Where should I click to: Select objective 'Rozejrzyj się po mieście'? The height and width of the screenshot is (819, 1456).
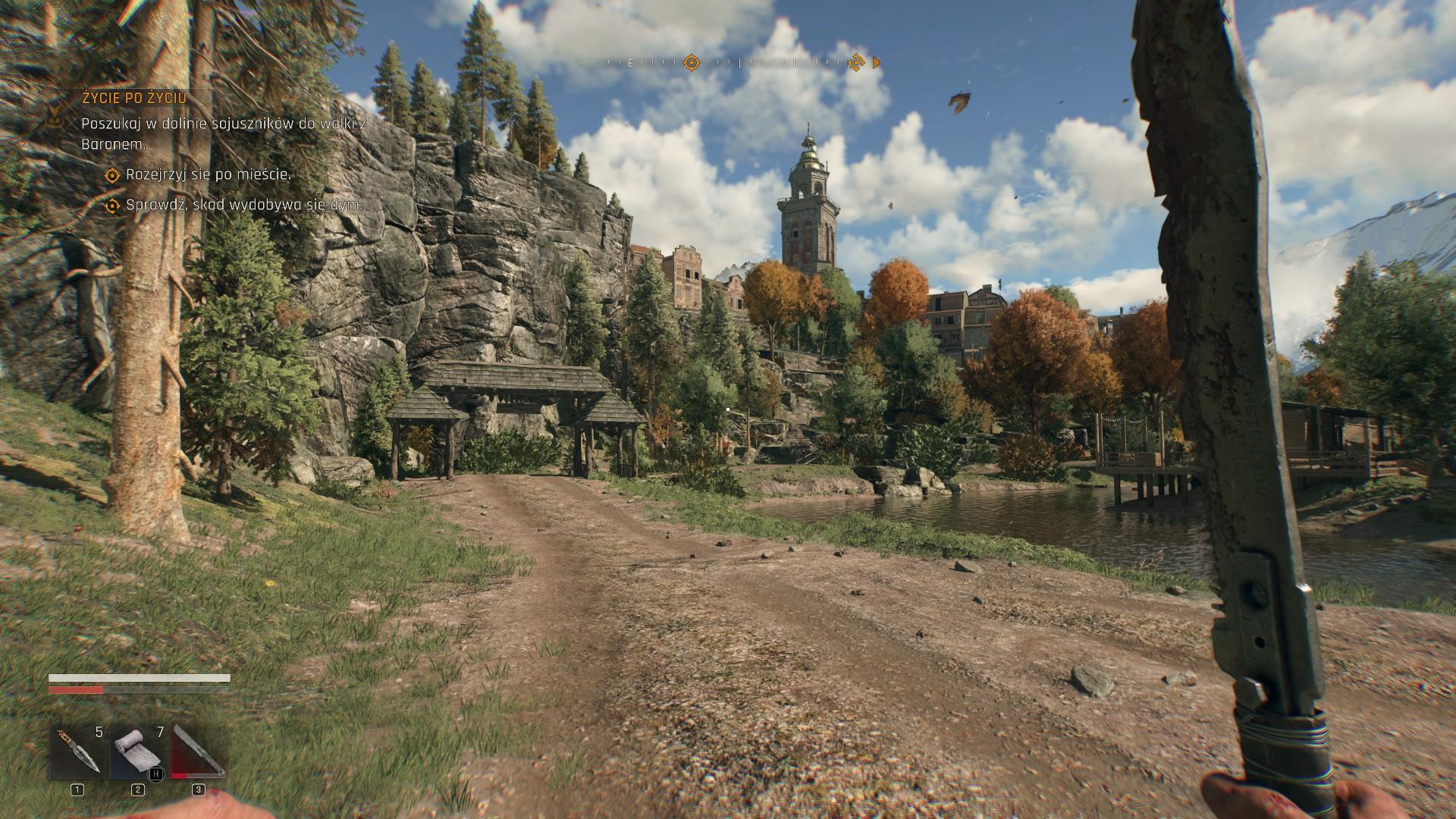208,175
